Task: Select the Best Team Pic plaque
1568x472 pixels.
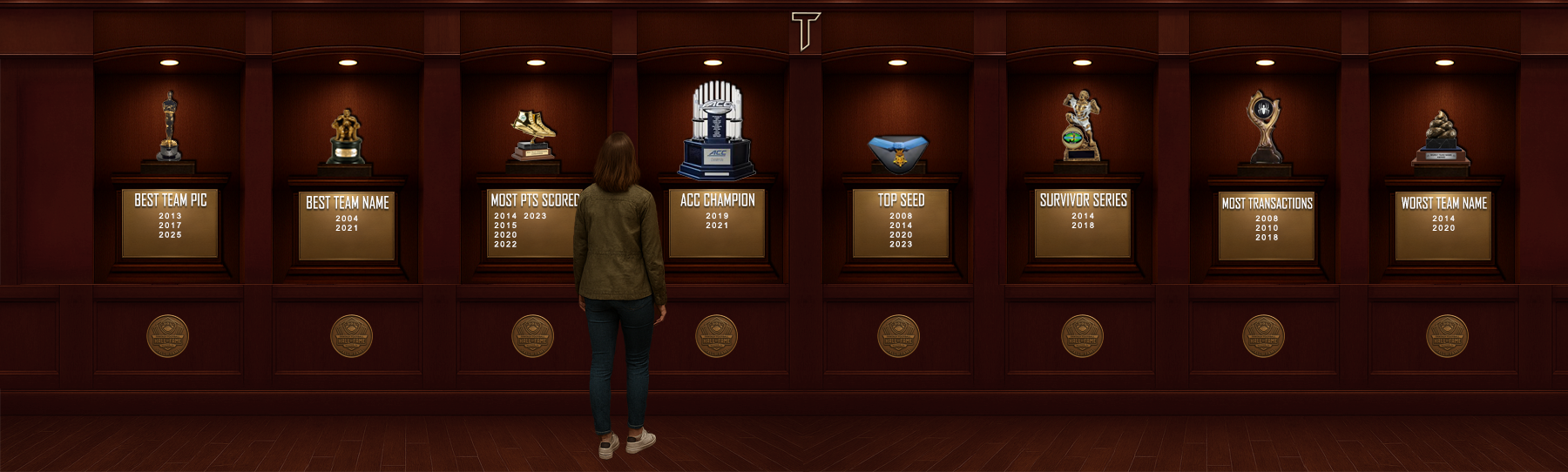Action: (x=170, y=224)
